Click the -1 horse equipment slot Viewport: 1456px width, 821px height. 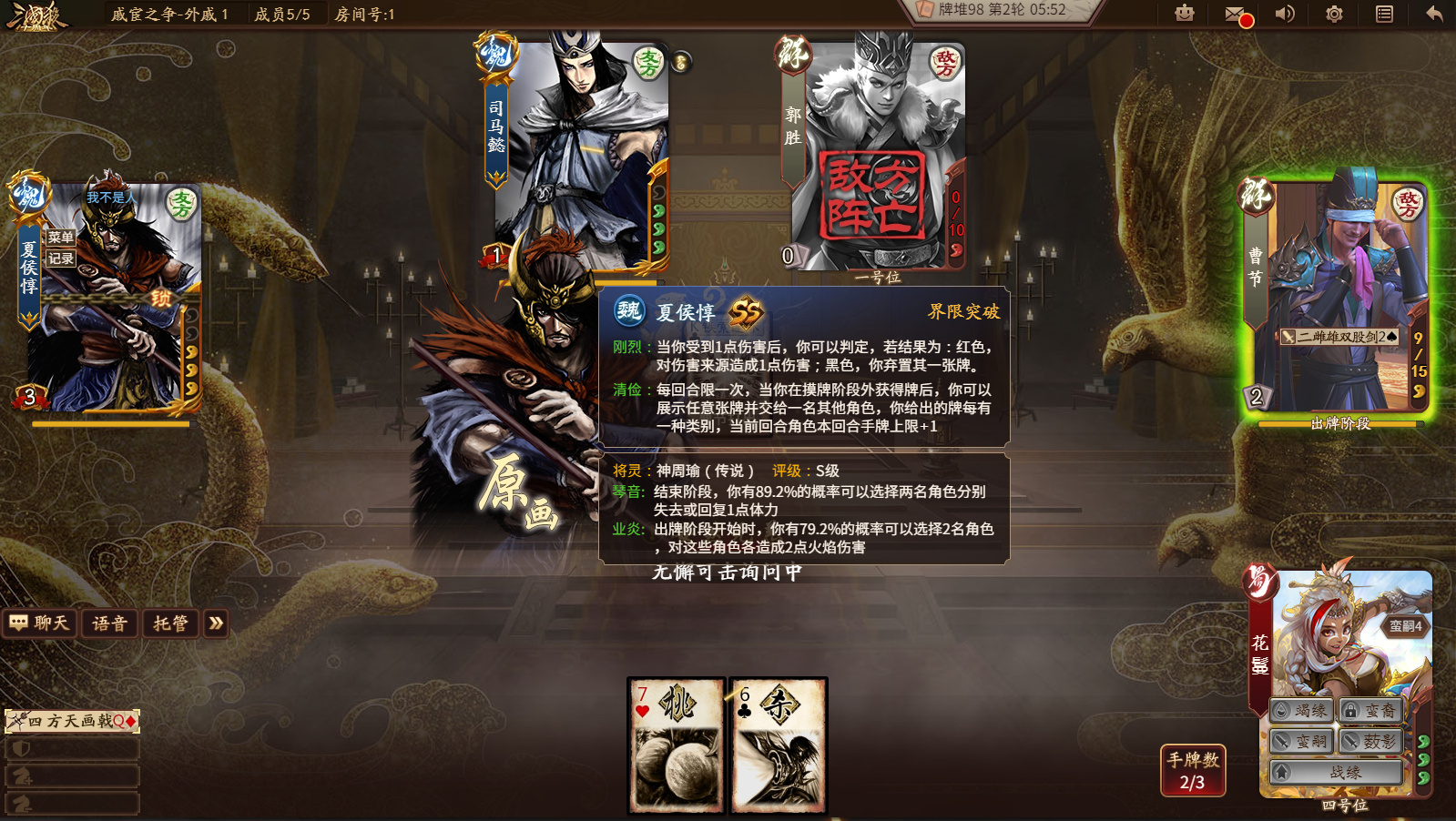73,802
